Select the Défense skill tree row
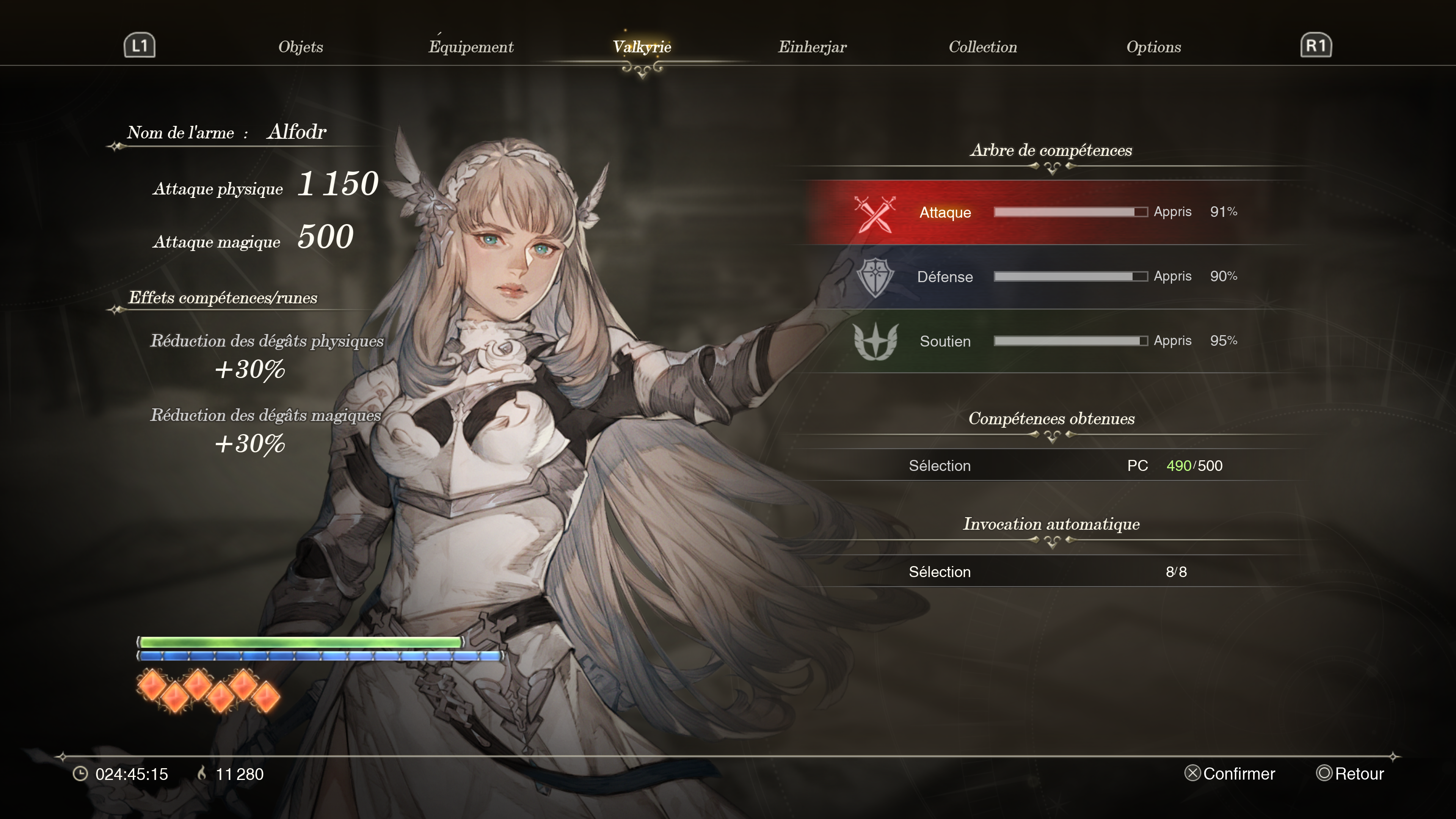Screen dimensions: 1456x819 (1051, 276)
